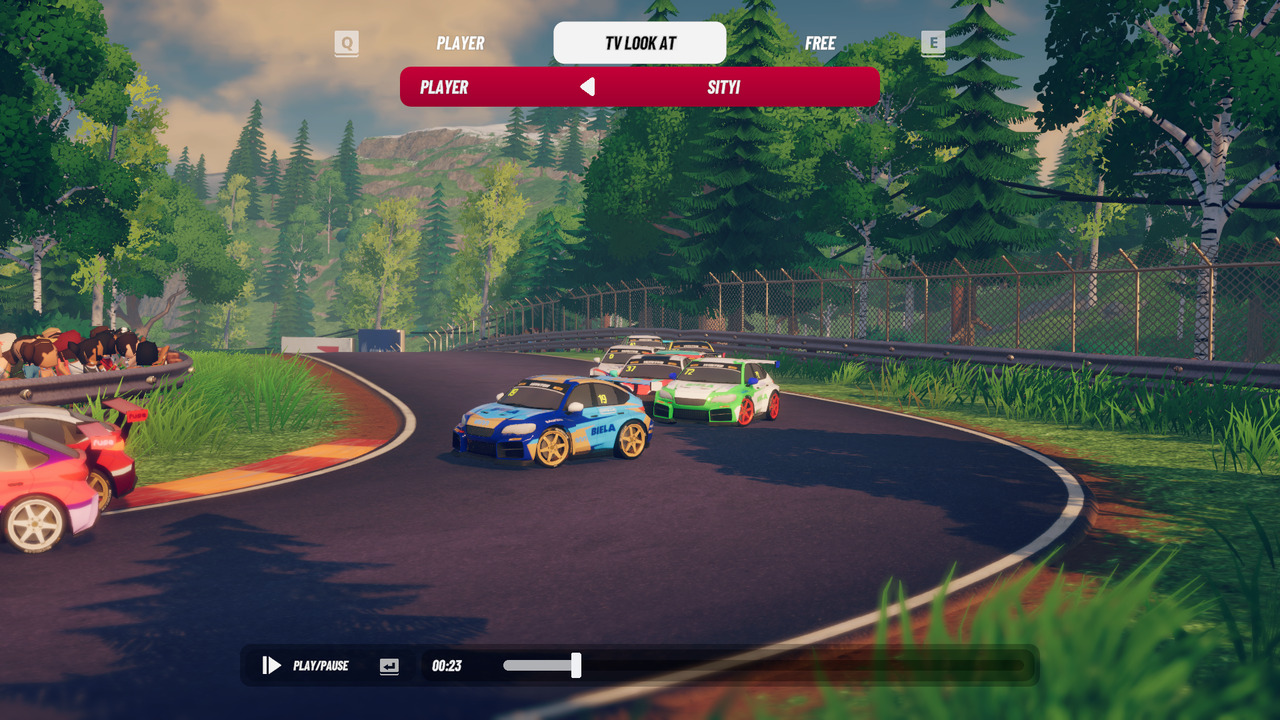Toggle replay with the Play/Pause button

tap(272, 665)
